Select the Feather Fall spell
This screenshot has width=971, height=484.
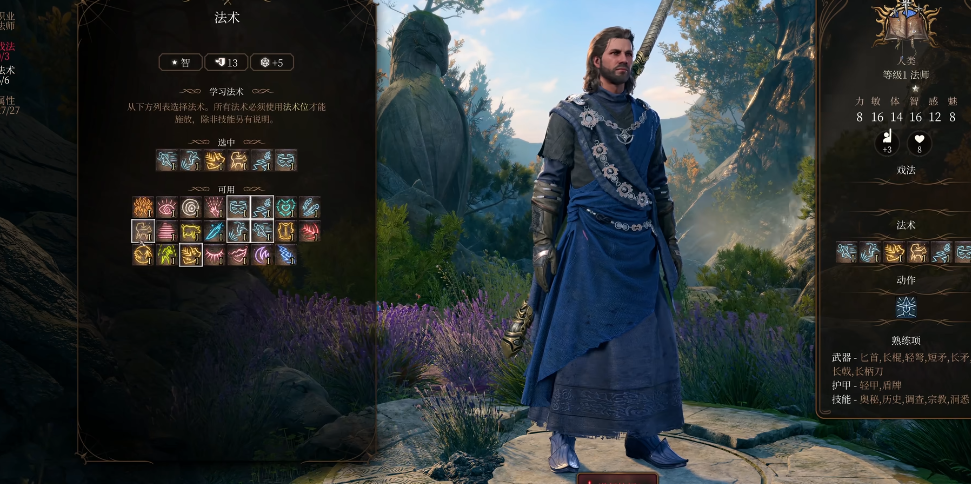pos(310,207)
